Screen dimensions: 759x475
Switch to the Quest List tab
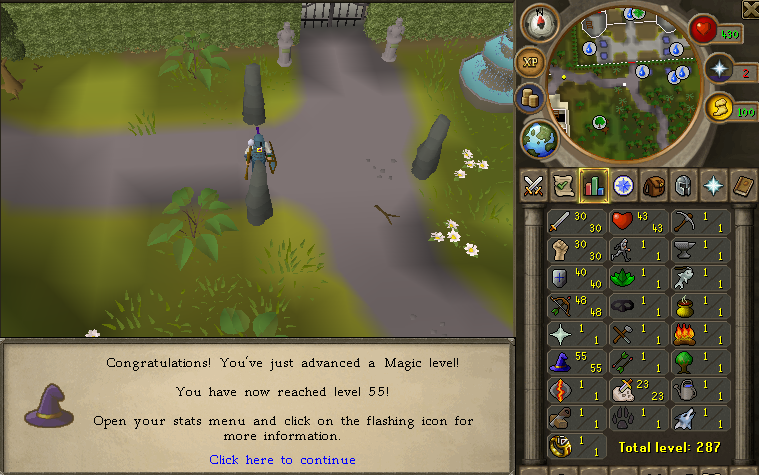[x=565, y=186]
